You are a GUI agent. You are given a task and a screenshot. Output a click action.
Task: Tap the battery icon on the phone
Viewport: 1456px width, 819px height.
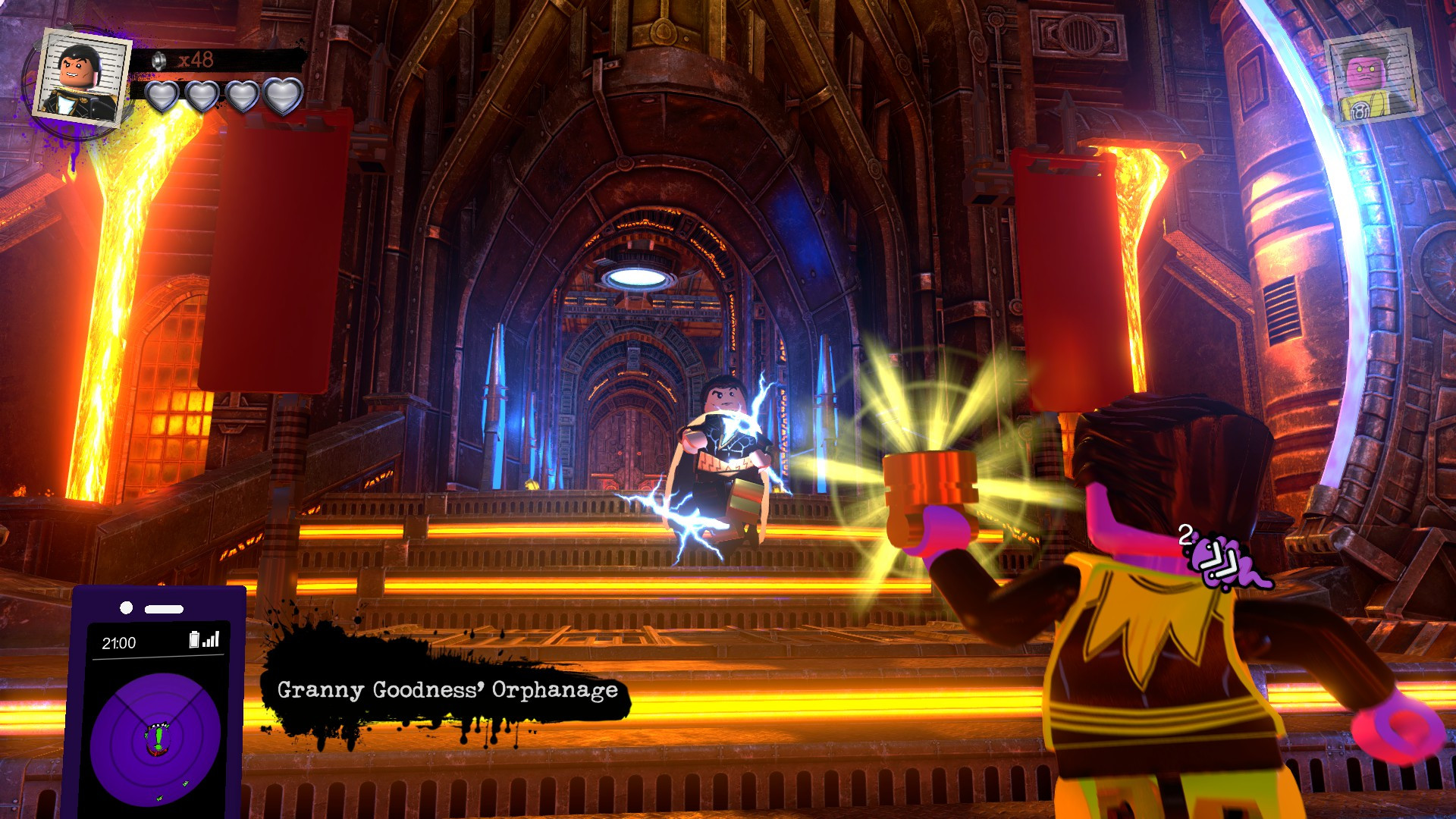(x=194, y=640)
